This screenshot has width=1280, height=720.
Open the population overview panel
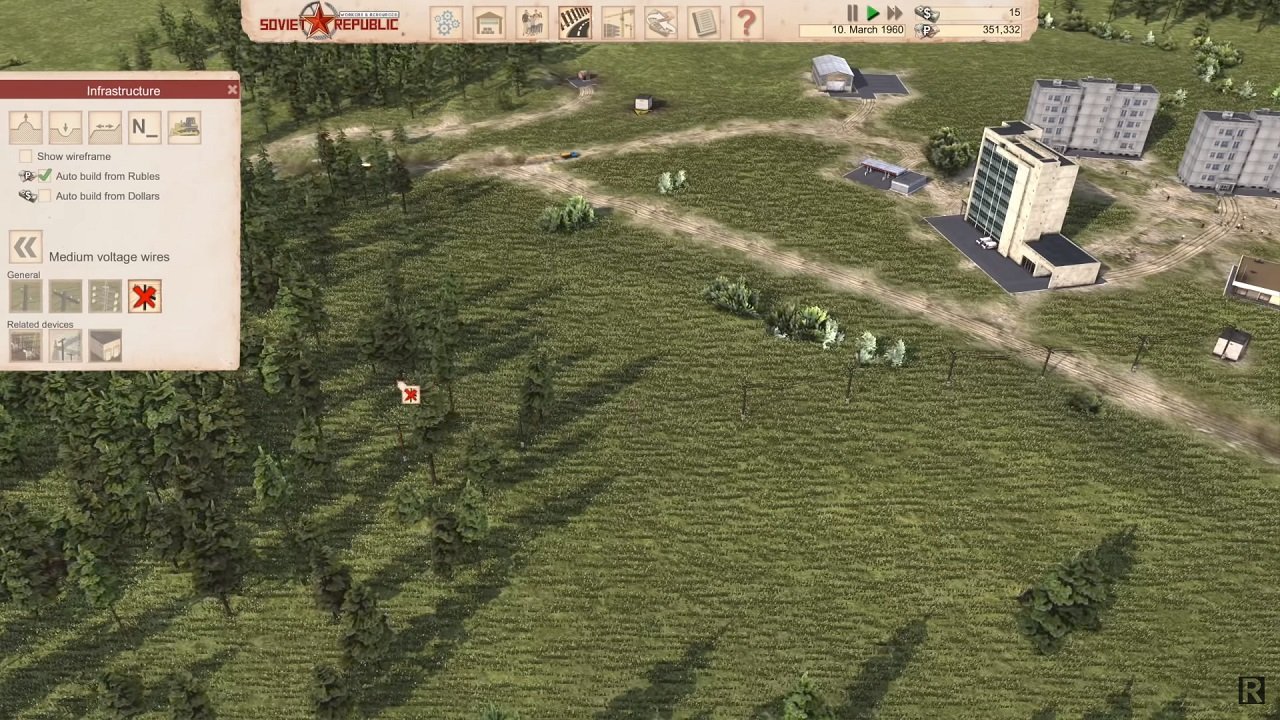pos(531,22)
